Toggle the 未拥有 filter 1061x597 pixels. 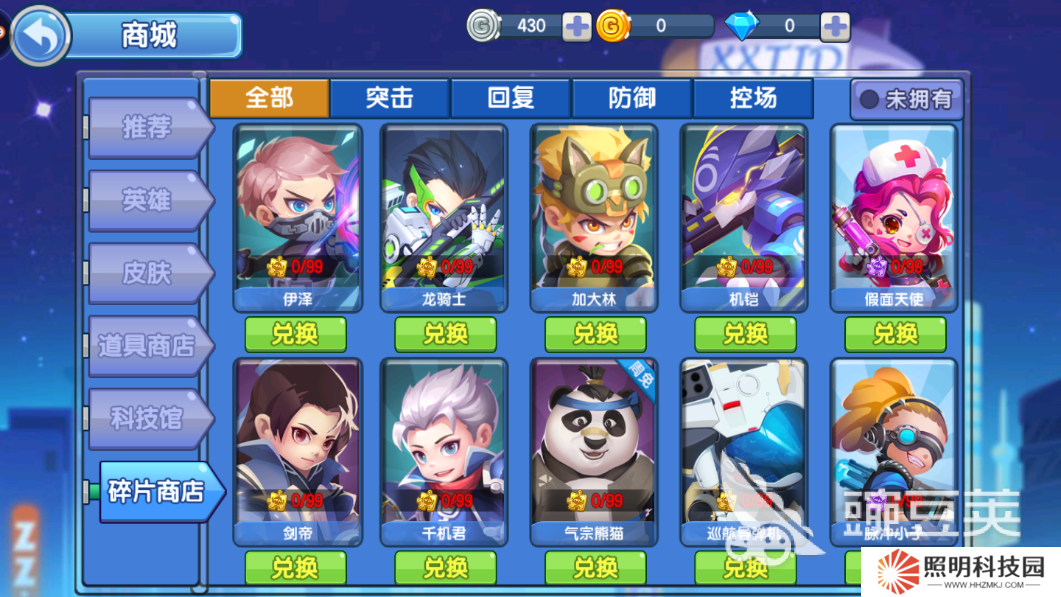coord(907,100)
